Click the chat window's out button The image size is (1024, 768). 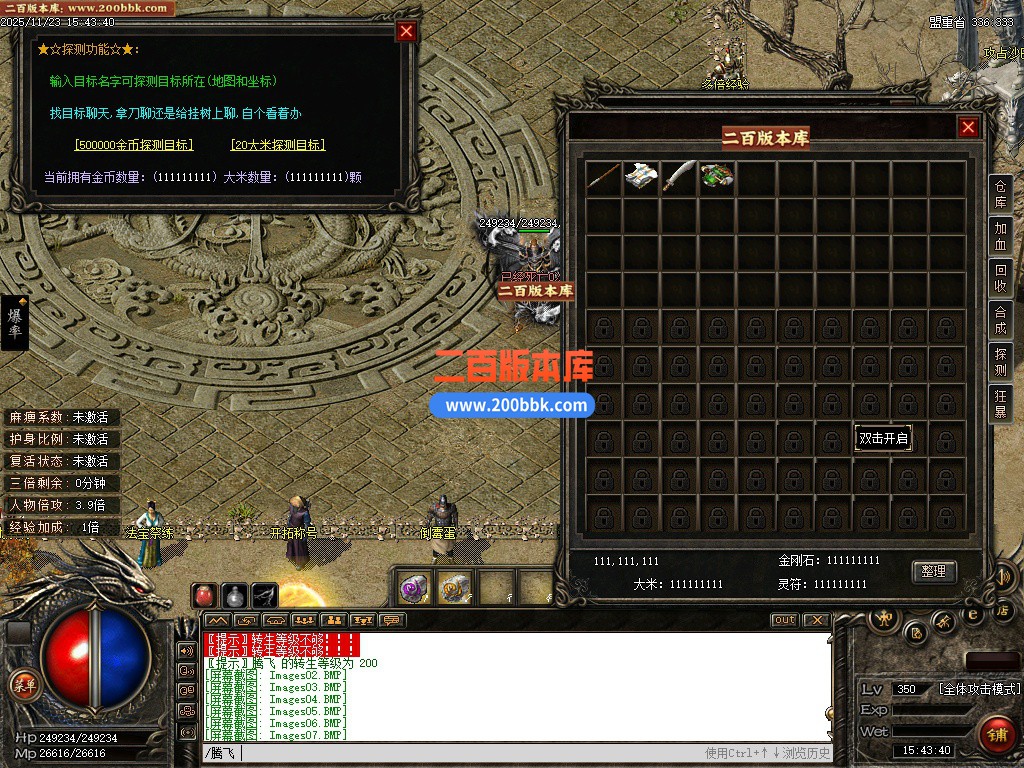point(785,620)
